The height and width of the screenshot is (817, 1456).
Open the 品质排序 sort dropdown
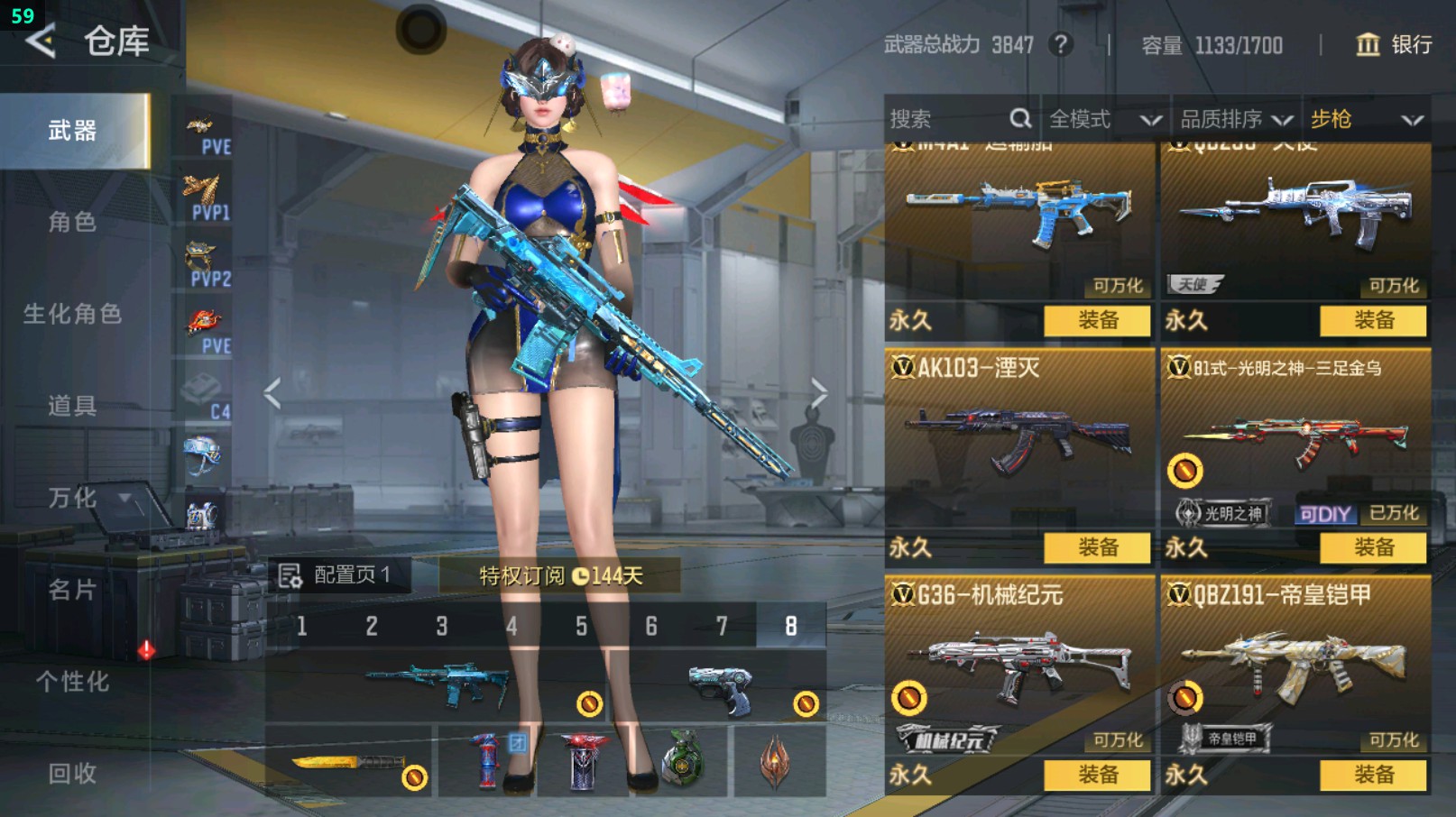pyautogui.click(x=1236, y=119)
